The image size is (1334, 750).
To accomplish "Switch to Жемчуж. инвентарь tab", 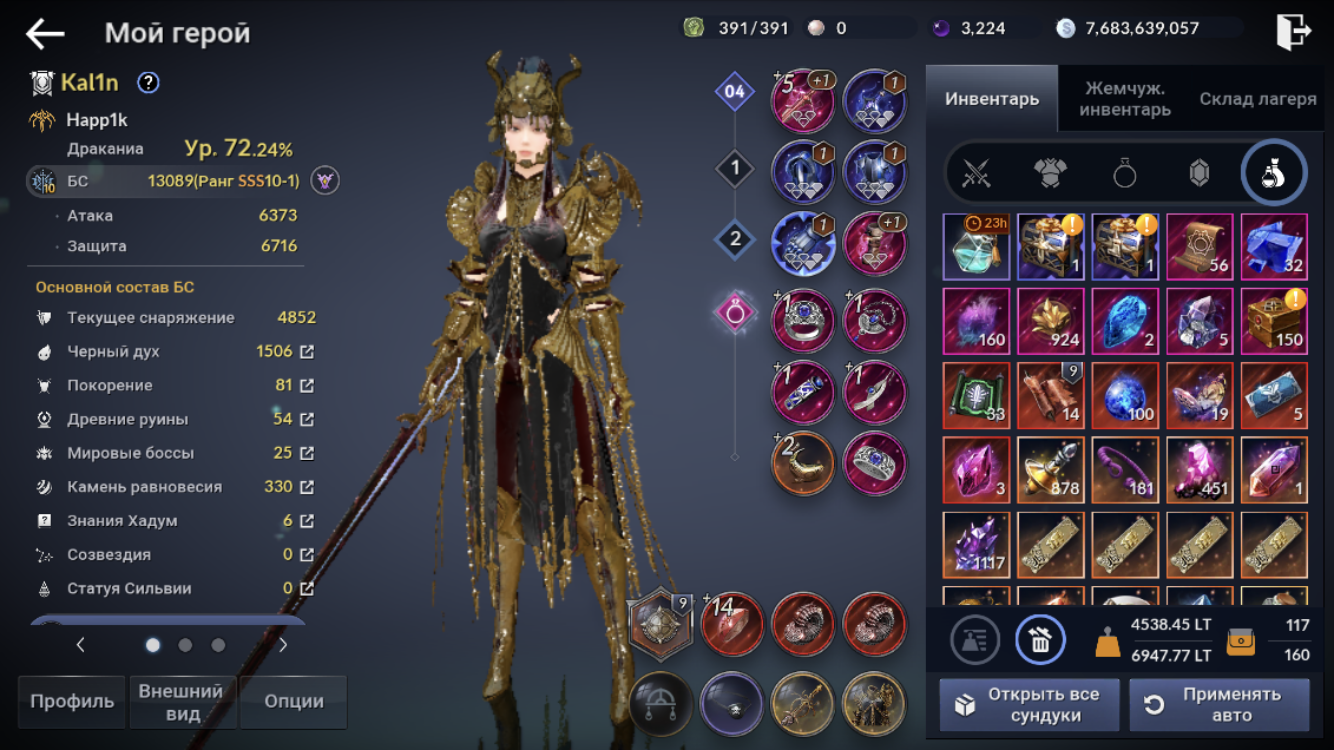I will (1125, 99).
